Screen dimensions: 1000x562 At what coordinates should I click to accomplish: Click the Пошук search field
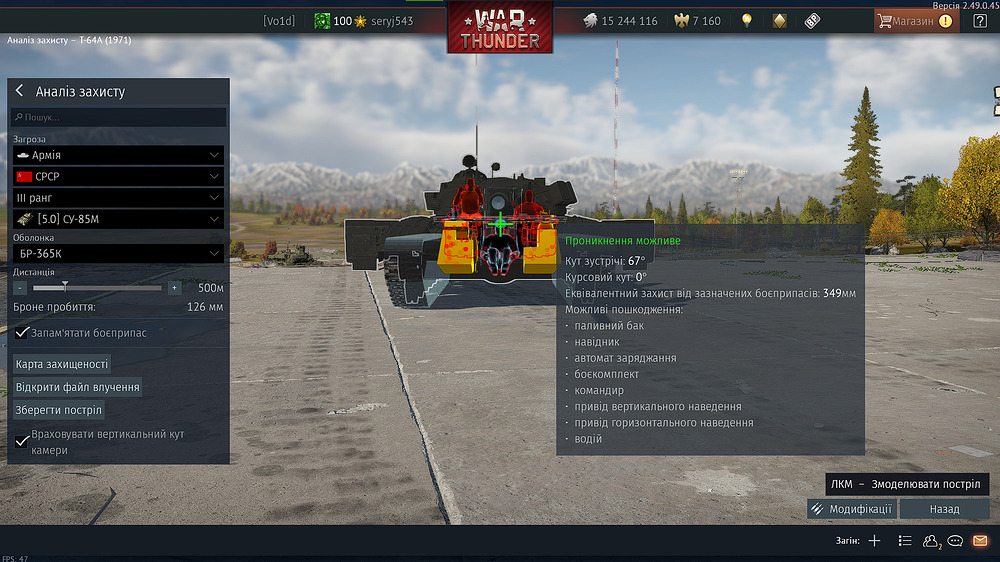118,117
